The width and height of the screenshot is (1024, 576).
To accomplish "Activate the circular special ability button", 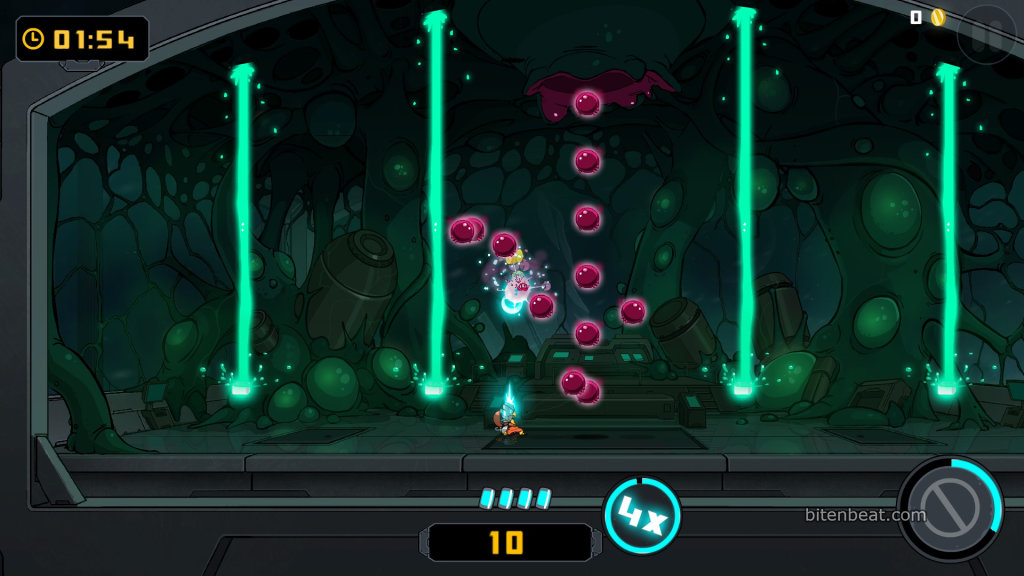I will click(x=947, y=509).
